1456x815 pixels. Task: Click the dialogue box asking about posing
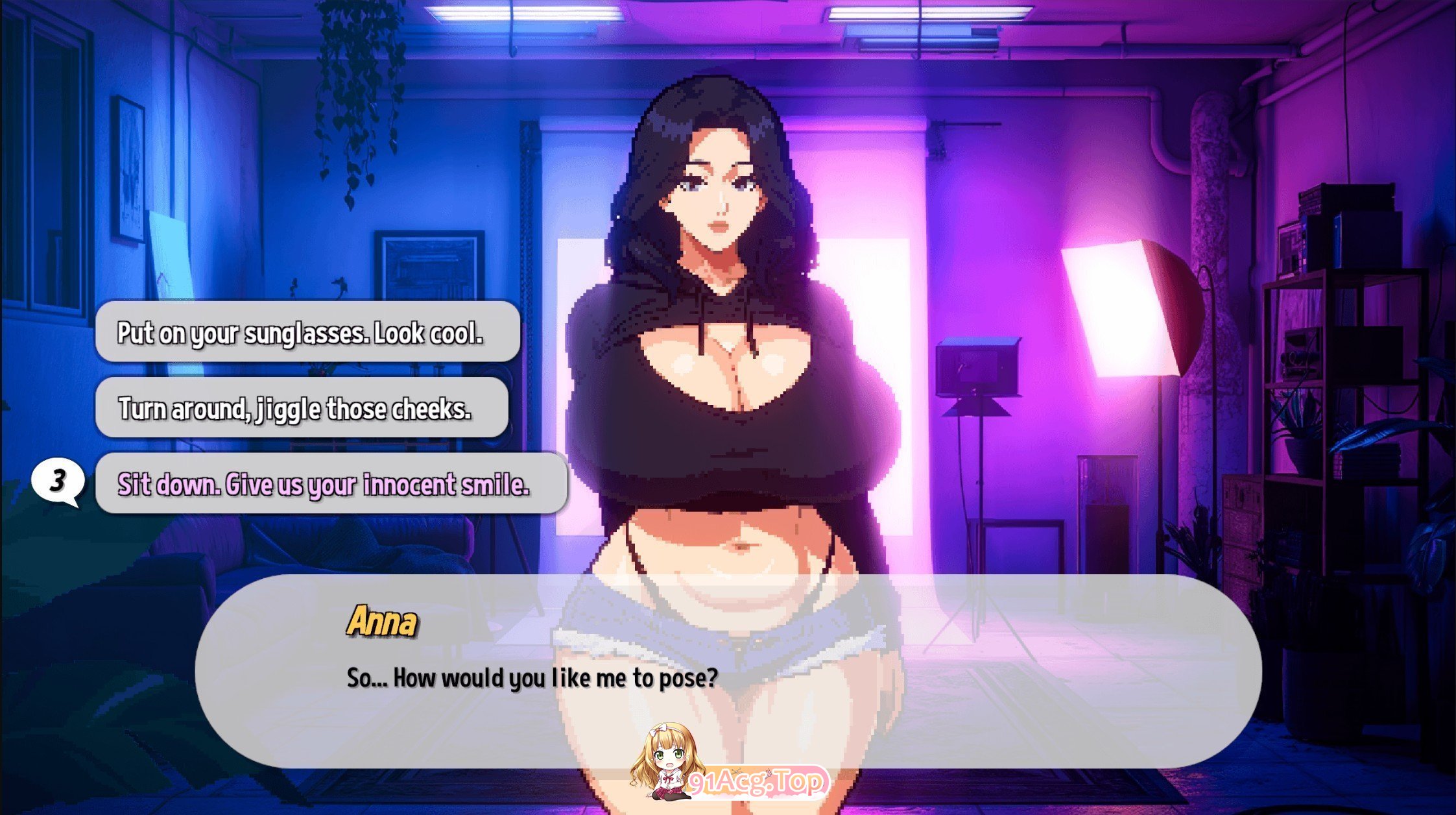tap(726, 668)
